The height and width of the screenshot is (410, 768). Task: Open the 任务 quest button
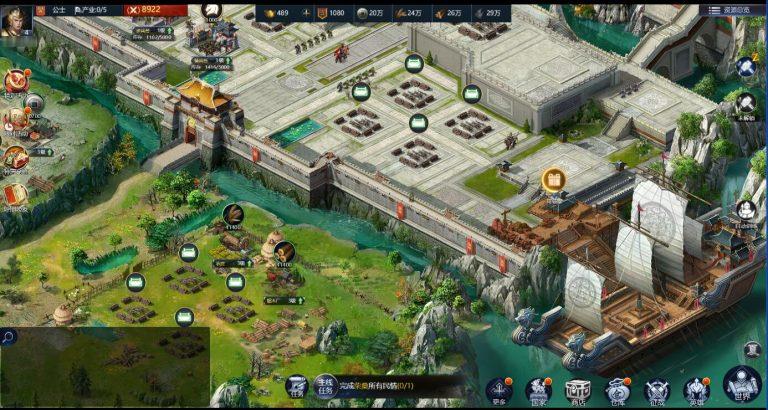[x=296, y=386]
